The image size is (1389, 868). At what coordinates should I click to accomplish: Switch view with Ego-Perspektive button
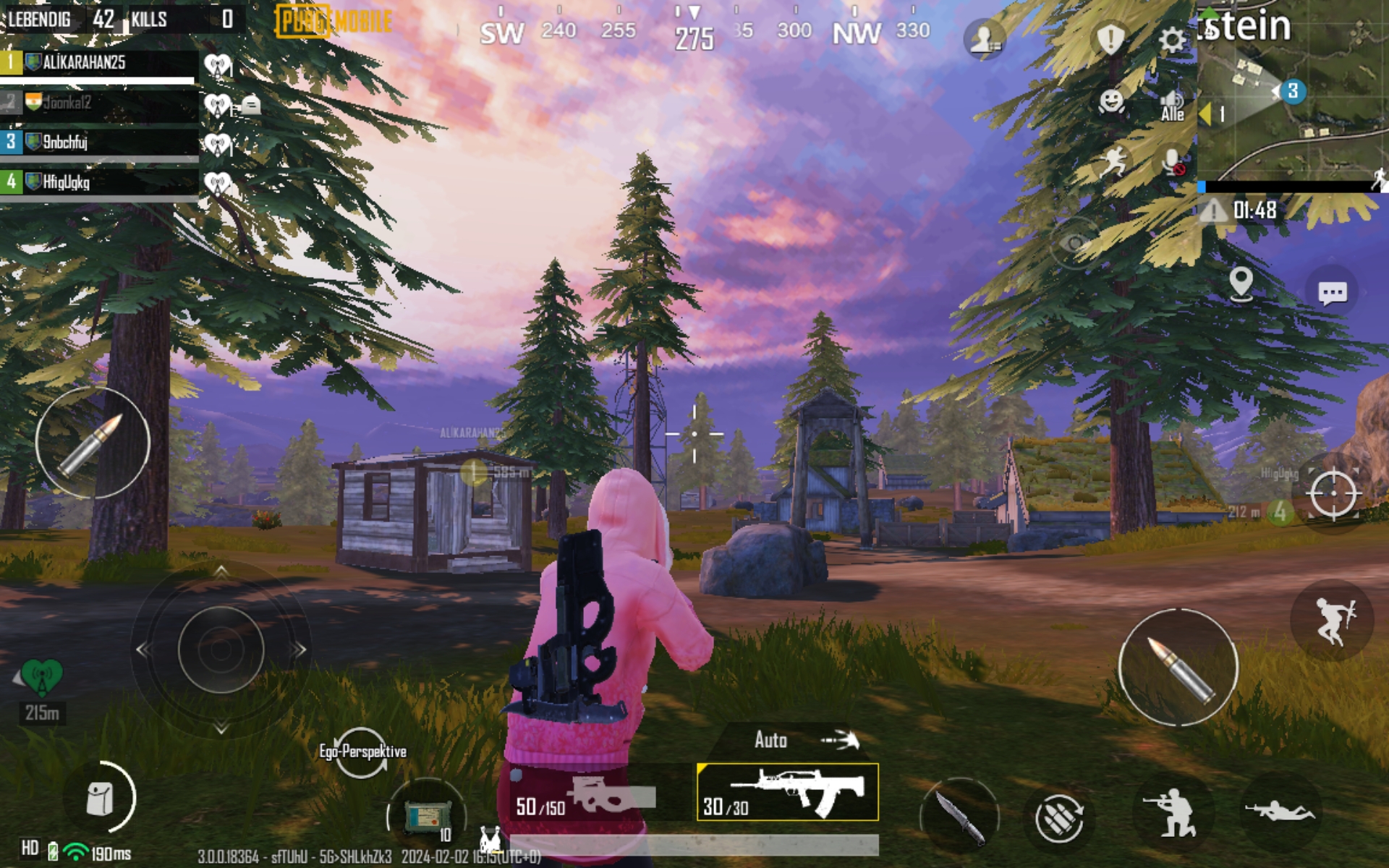point(362,752)
